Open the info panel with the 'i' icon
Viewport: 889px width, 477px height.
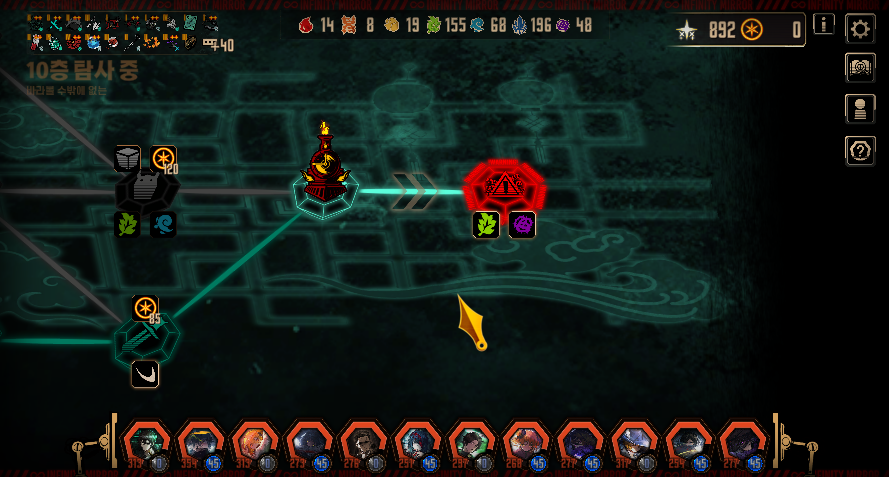(824, 24)
